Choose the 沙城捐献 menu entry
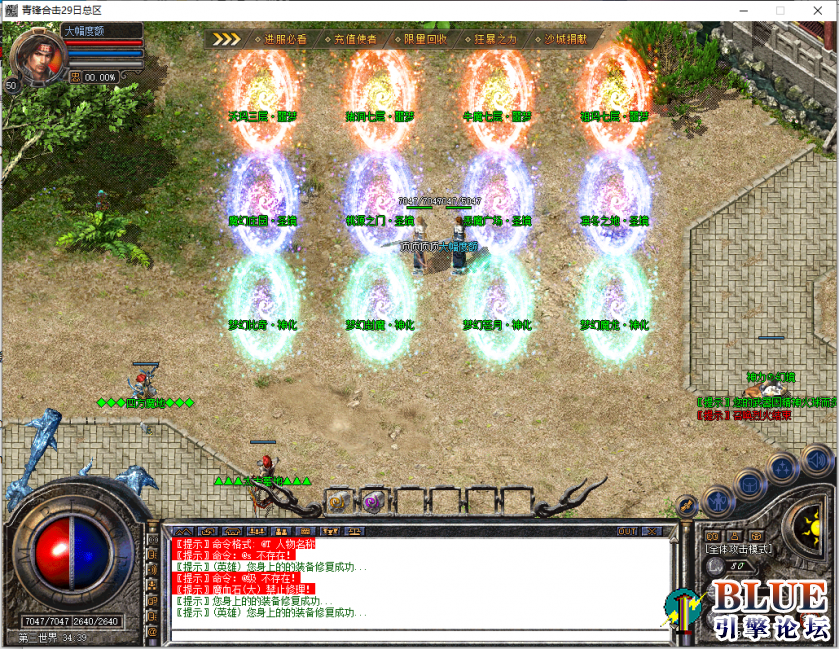The height and width of the screenshot is (649, 839). click(565, 40)
